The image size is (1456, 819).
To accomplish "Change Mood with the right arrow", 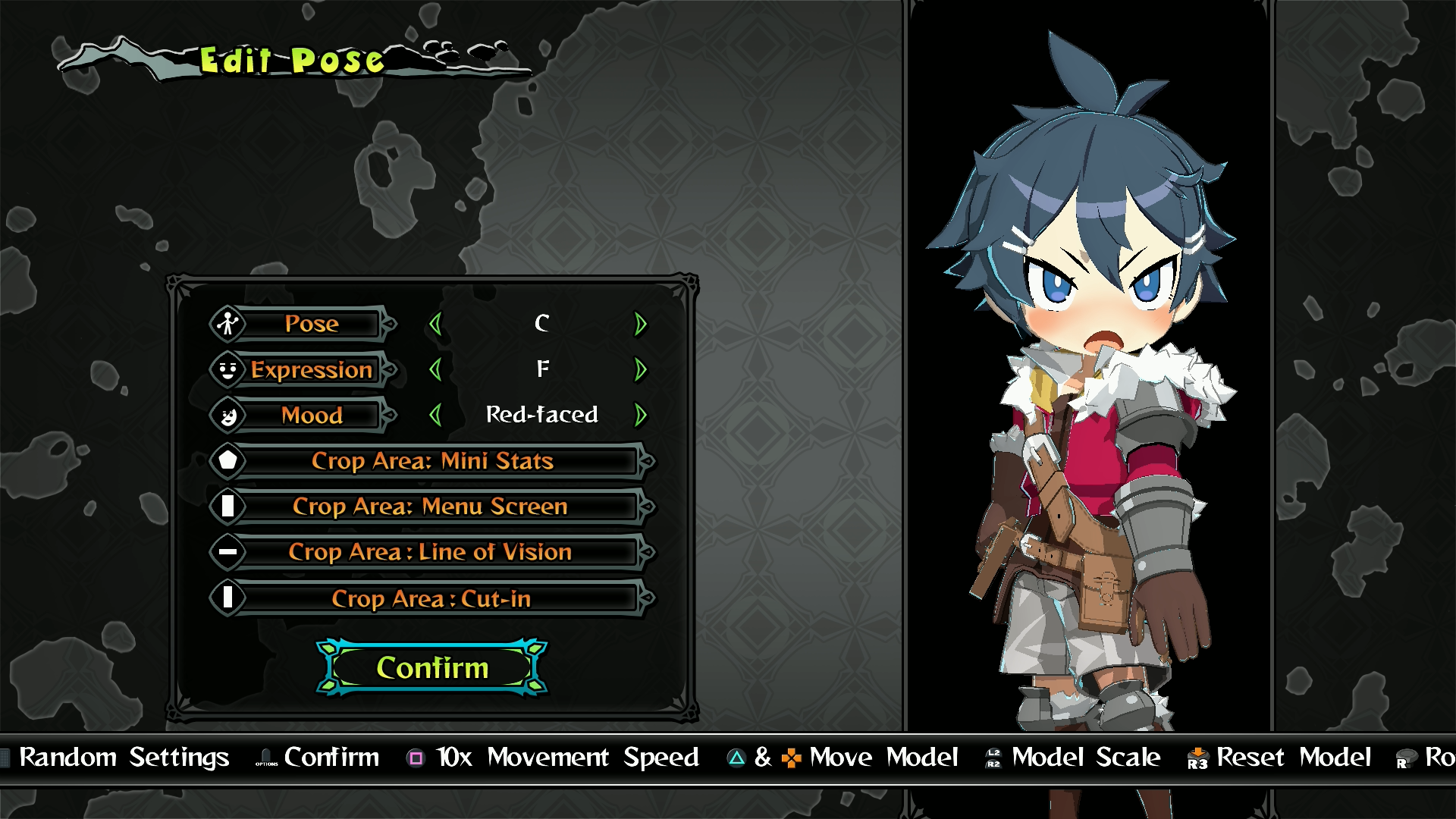I will point(641,416).
